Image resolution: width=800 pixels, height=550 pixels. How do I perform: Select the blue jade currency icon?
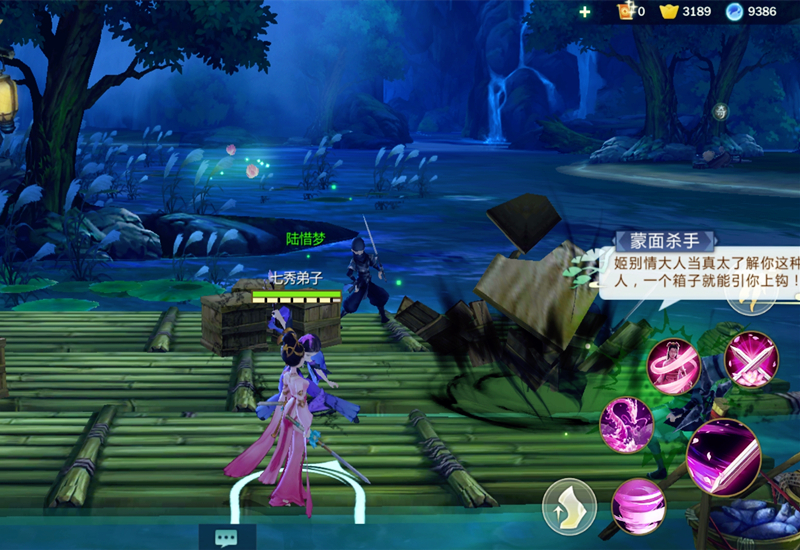pyautogui.click(x=735, y=12)
